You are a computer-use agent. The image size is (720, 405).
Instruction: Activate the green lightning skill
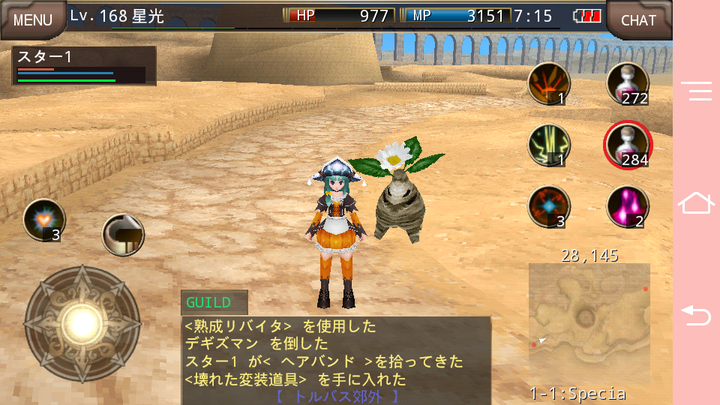tap(548, 145)
